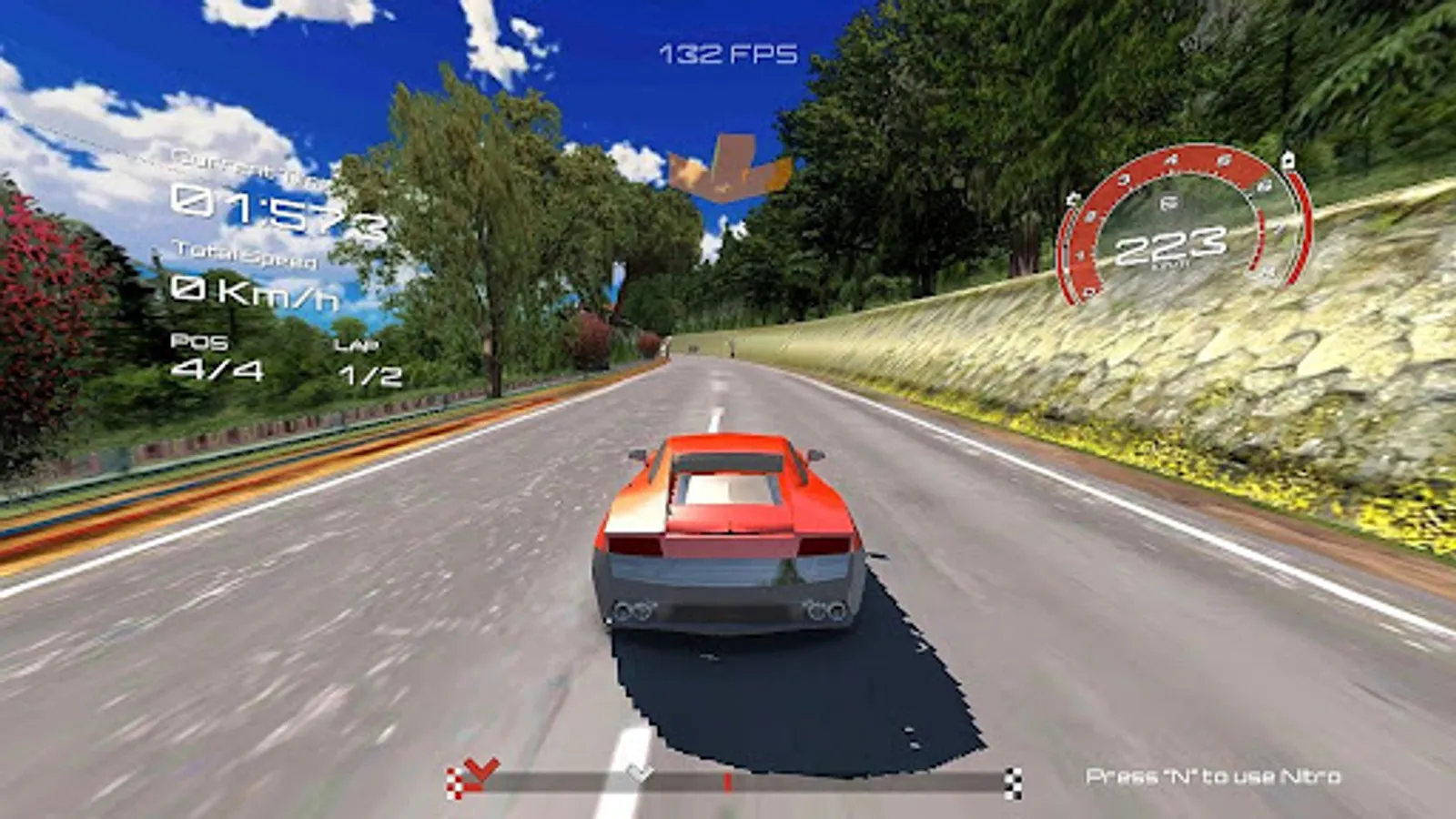Click the white opponent checkmark on the progress bar
The height and width of the screenshot is (819, 1456).
639,773
